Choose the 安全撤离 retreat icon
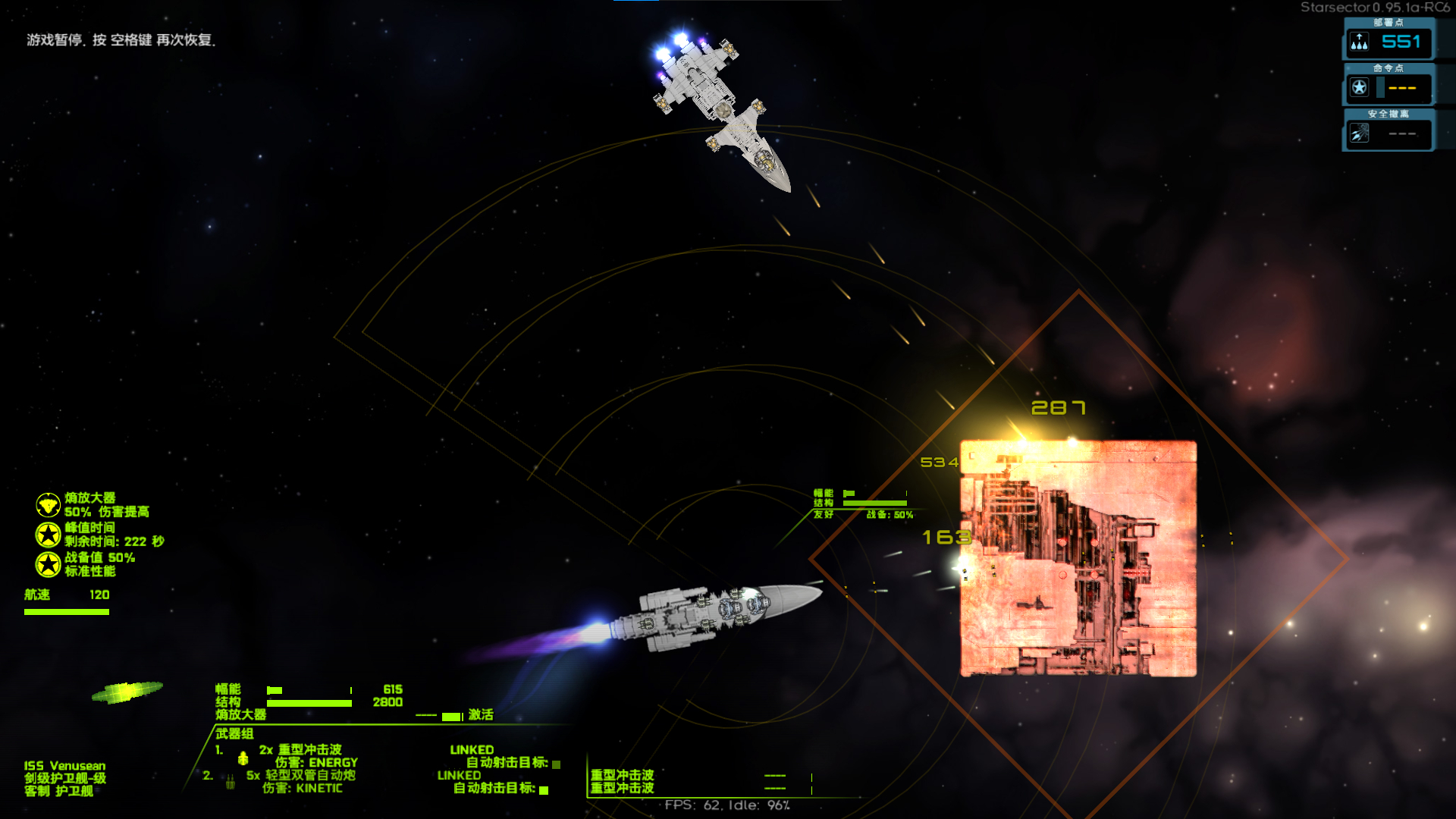This screenshot has height=819, width=1456. tap(1359, 133)
